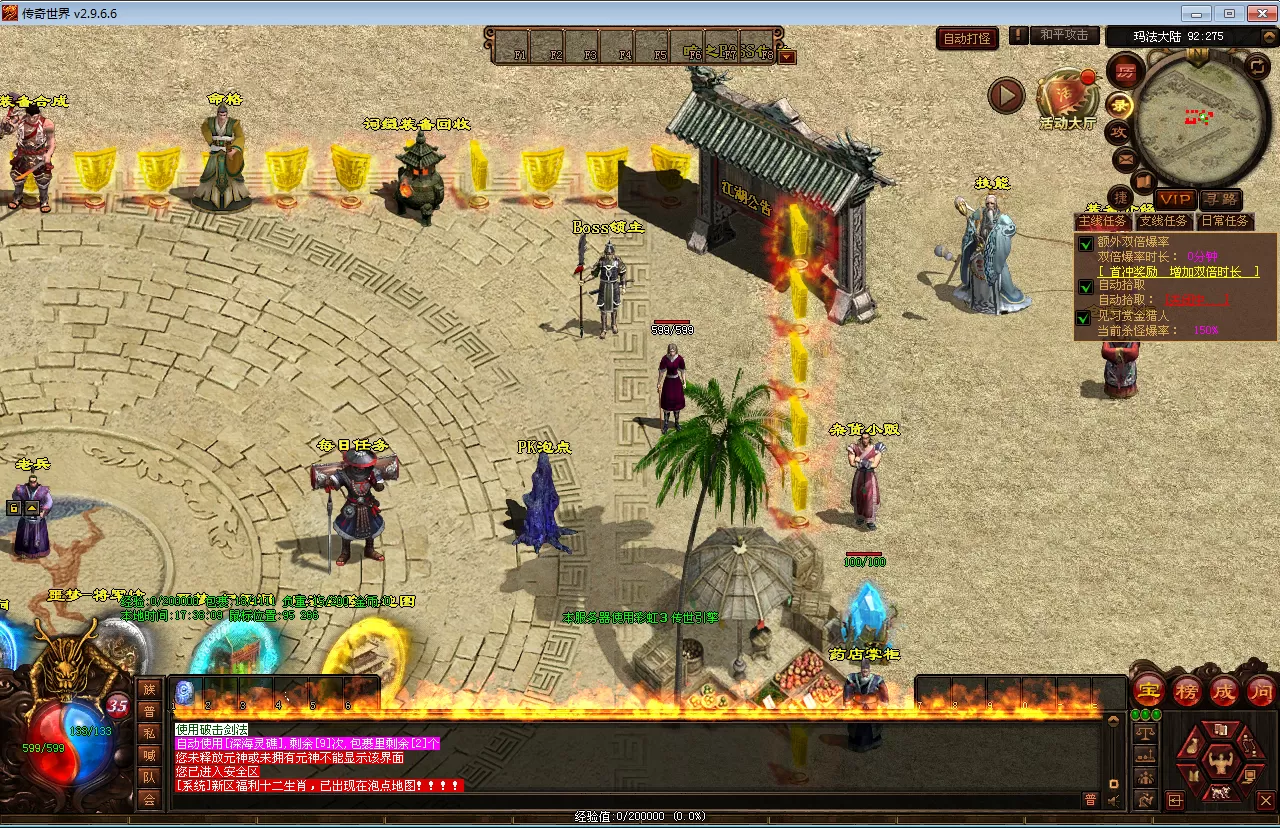The width and height of the screenshot is (1280, 828).
Task: Minimize the game window
Action: pyautogui.click(x=1197, y=13)
